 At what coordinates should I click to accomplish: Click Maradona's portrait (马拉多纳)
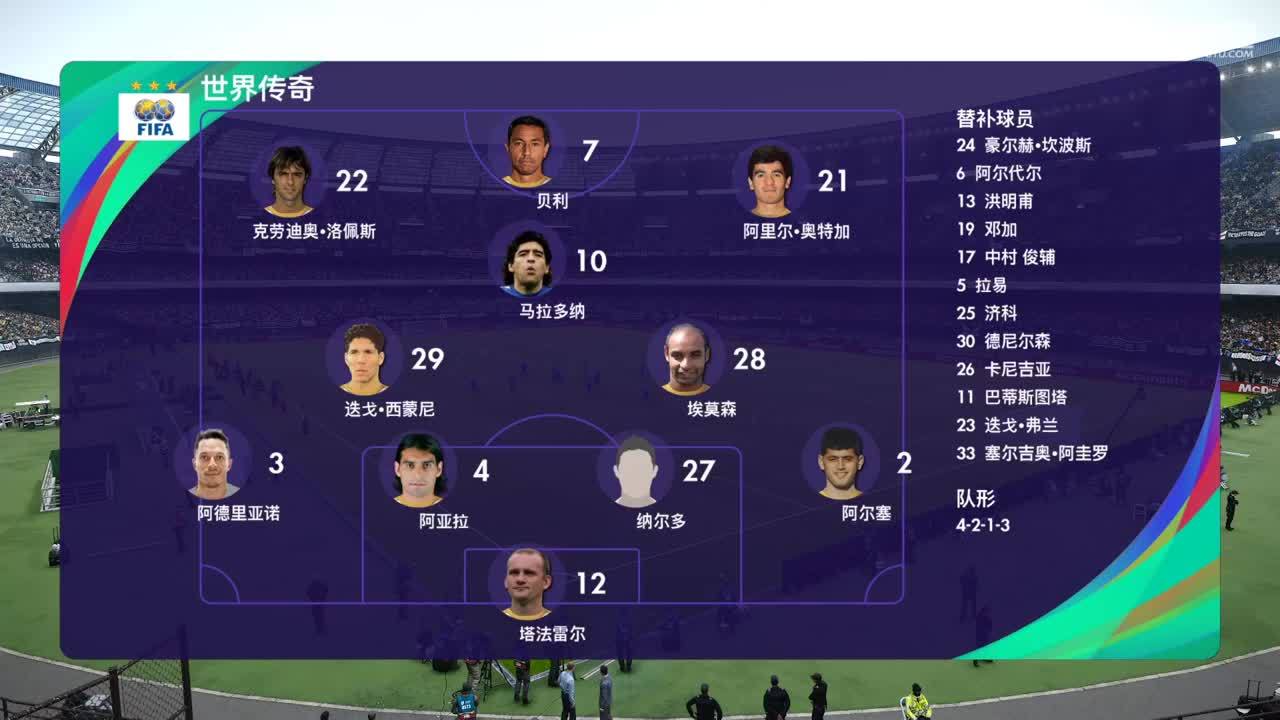point(527,262)
